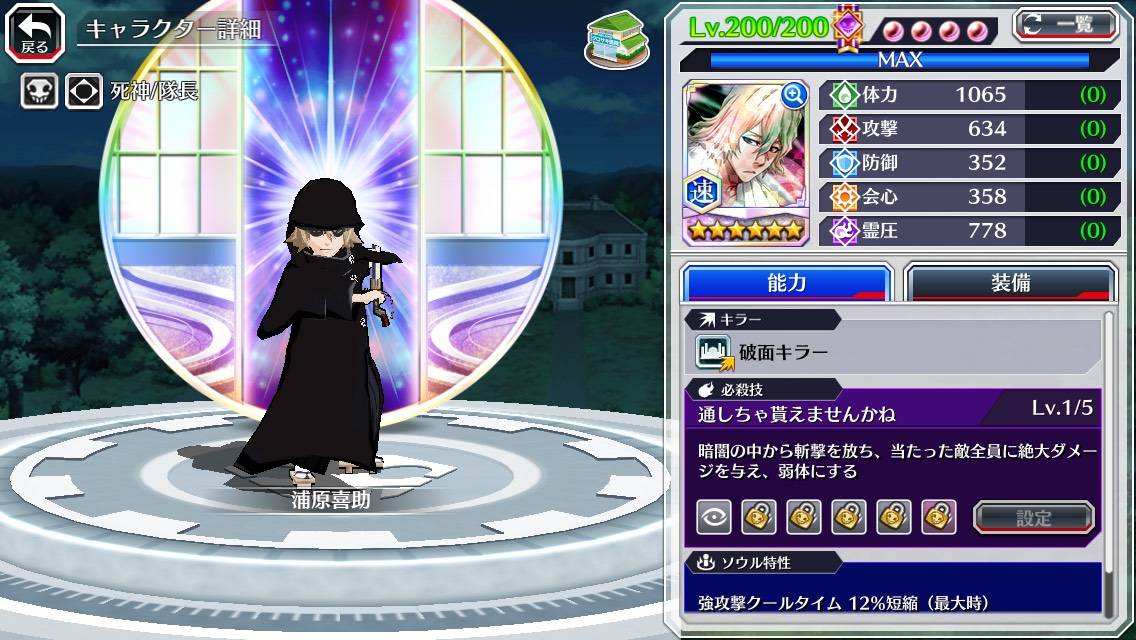The height and width of the screenshot is (640, 1136).
Task: Toggle the eye icon to preview the special move
Action: [x=713, y=517]
